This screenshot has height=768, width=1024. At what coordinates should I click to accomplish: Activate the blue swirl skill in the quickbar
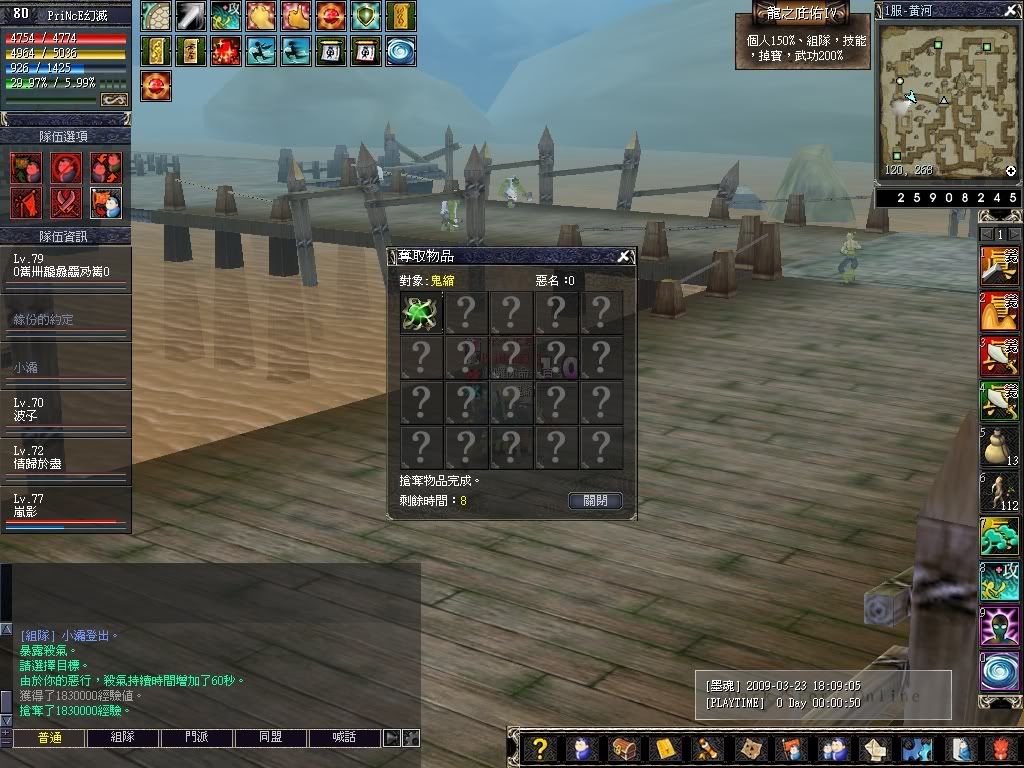tap(998, 670)
